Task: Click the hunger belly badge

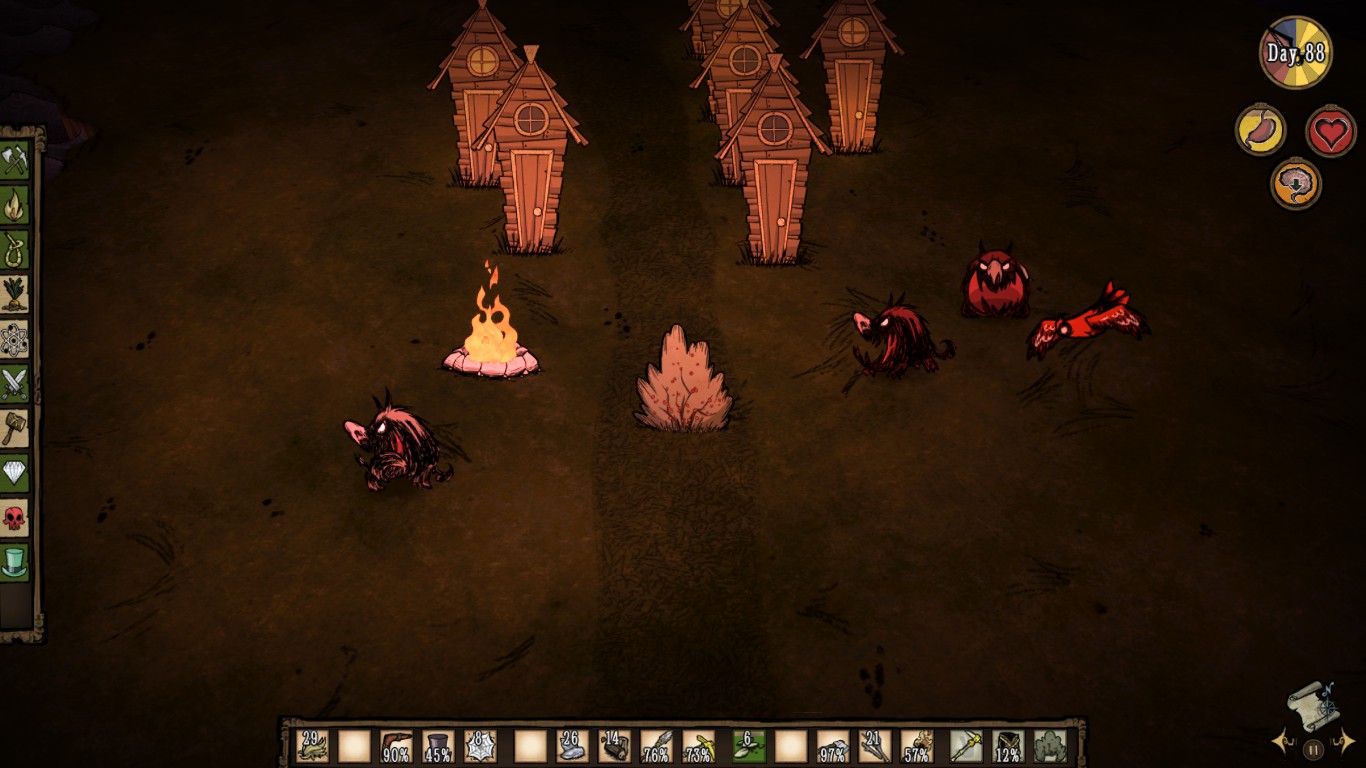Action: point(1261,131)
